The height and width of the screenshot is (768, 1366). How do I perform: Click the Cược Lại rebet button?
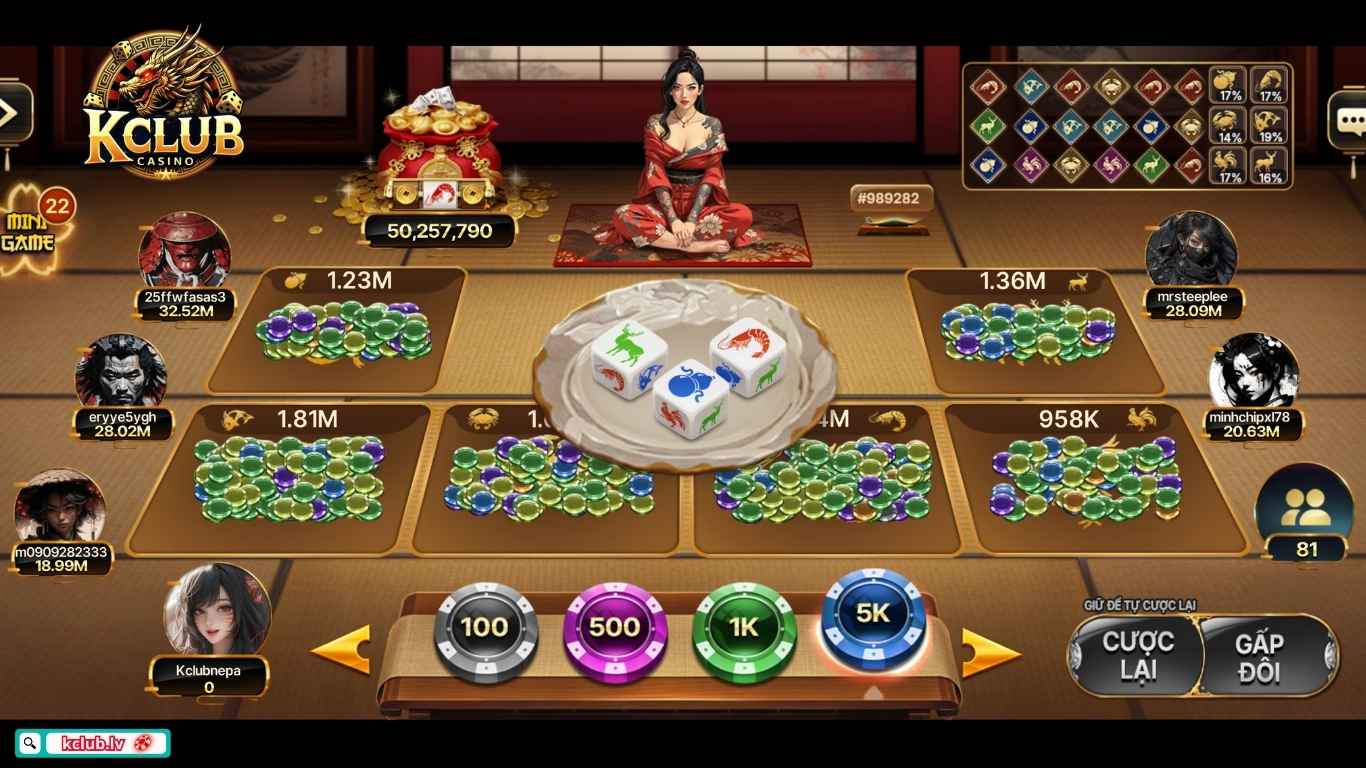tap(1137, 655)
